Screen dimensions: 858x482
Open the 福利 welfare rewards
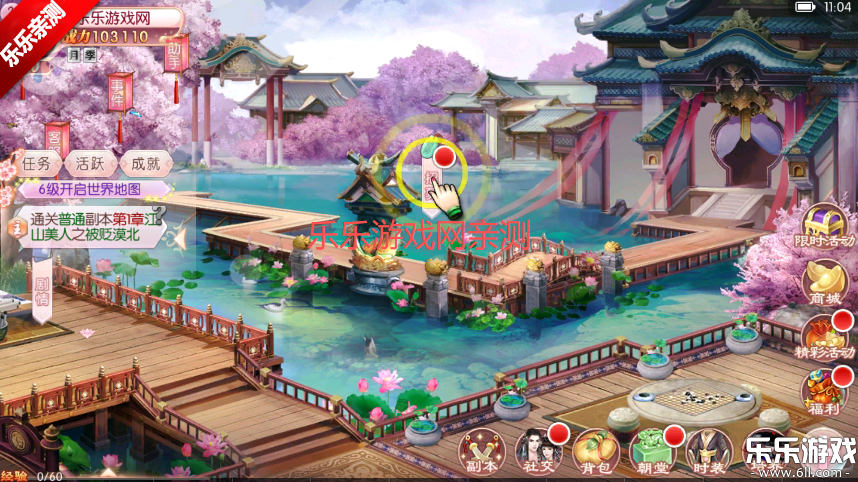[x=828, y=392]
